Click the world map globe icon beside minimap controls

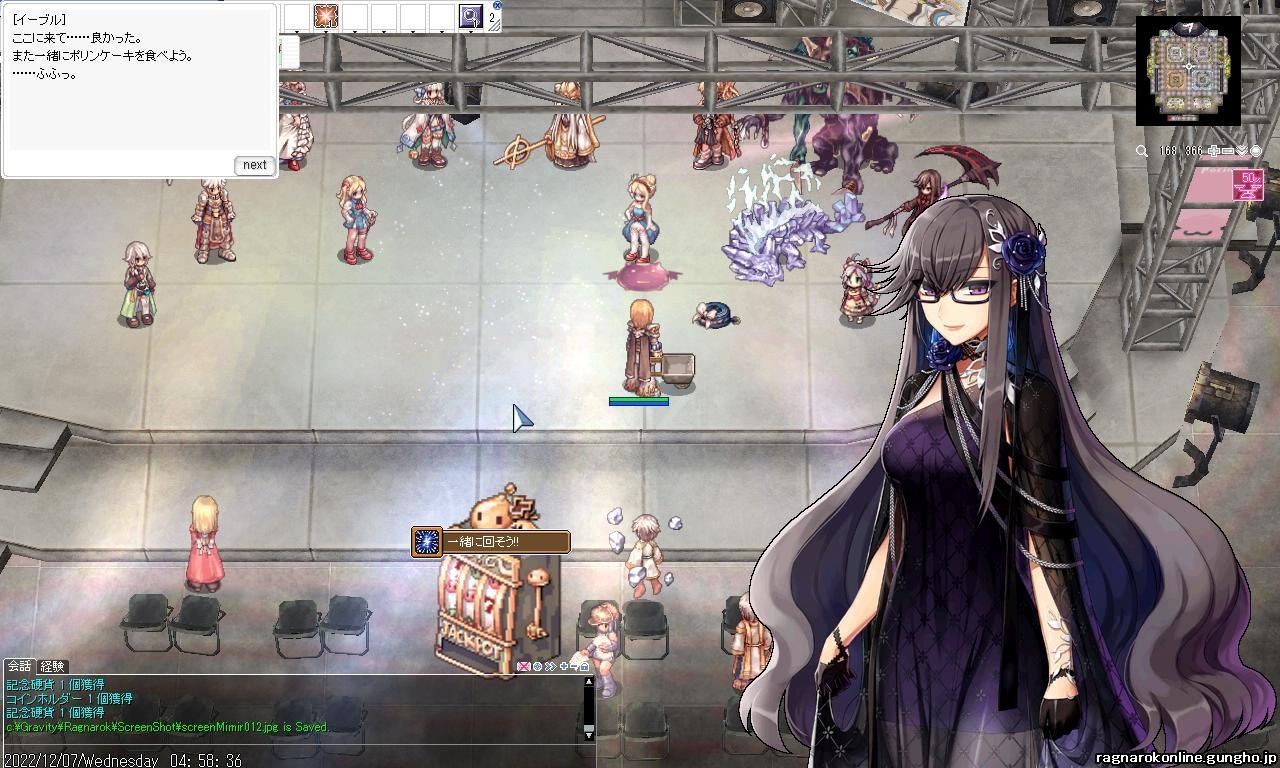pyautogui.click(x=1256, y=151)
